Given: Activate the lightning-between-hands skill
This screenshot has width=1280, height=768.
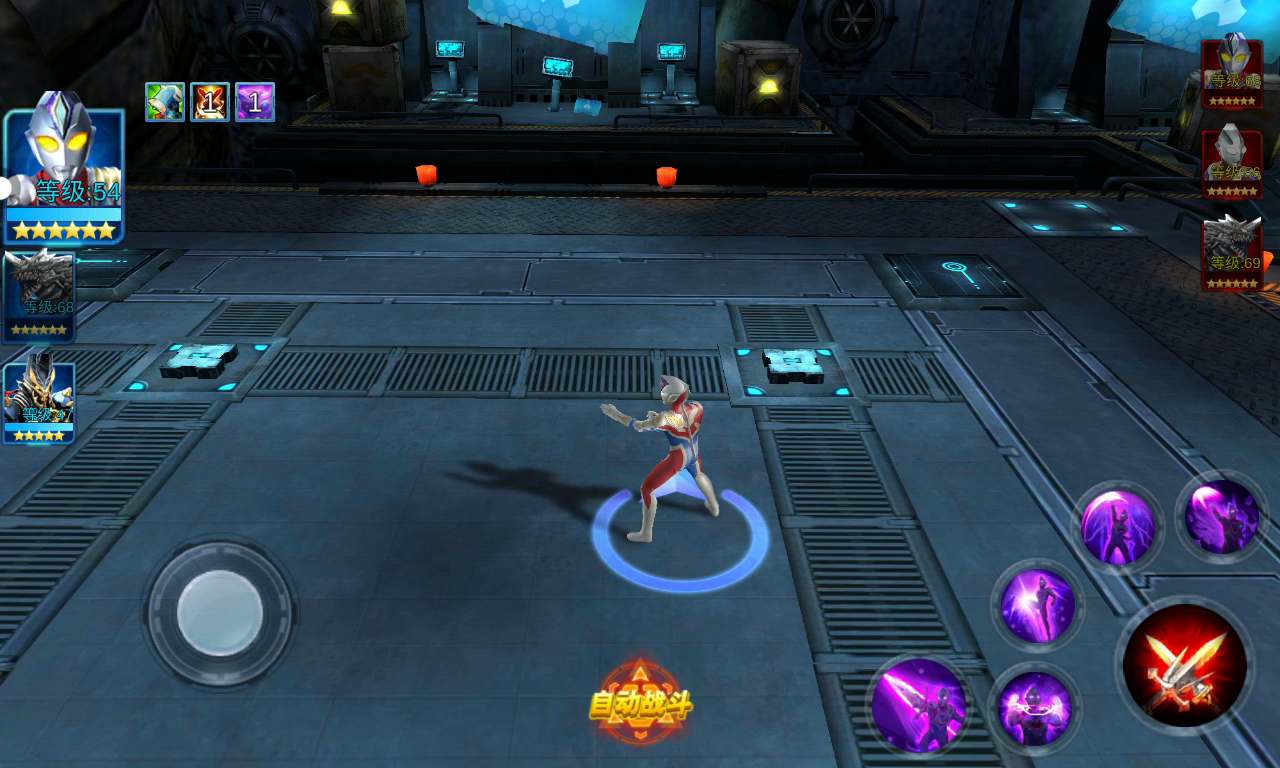Looking at the screenshot, I should click(1034, 708).
